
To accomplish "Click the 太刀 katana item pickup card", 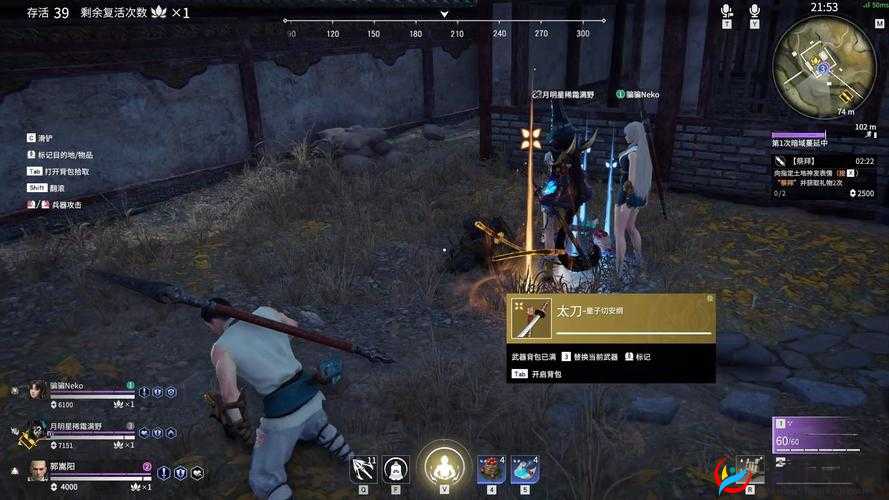I will pos(611,318).
